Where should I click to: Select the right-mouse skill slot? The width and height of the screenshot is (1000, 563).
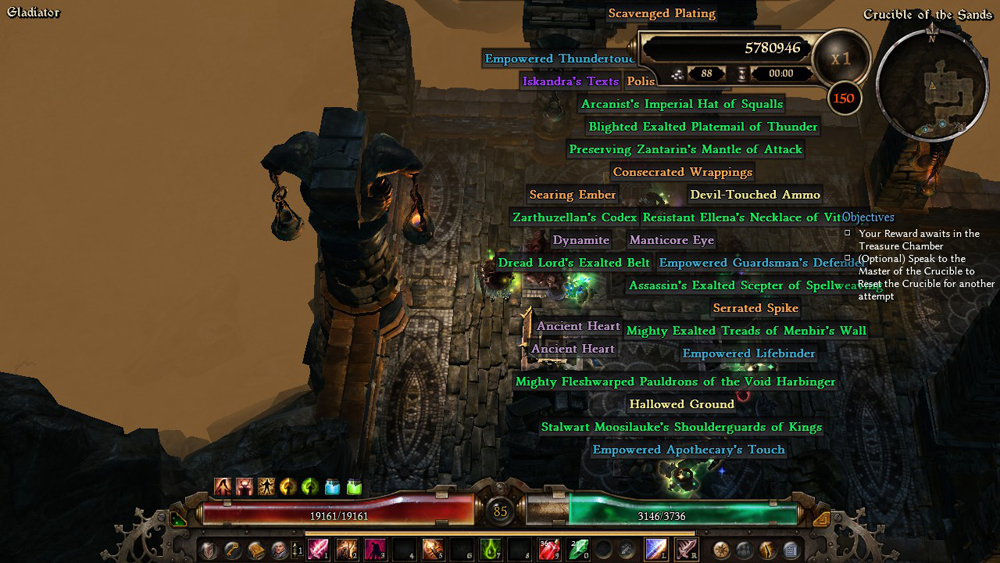click(x=686, y=549)
